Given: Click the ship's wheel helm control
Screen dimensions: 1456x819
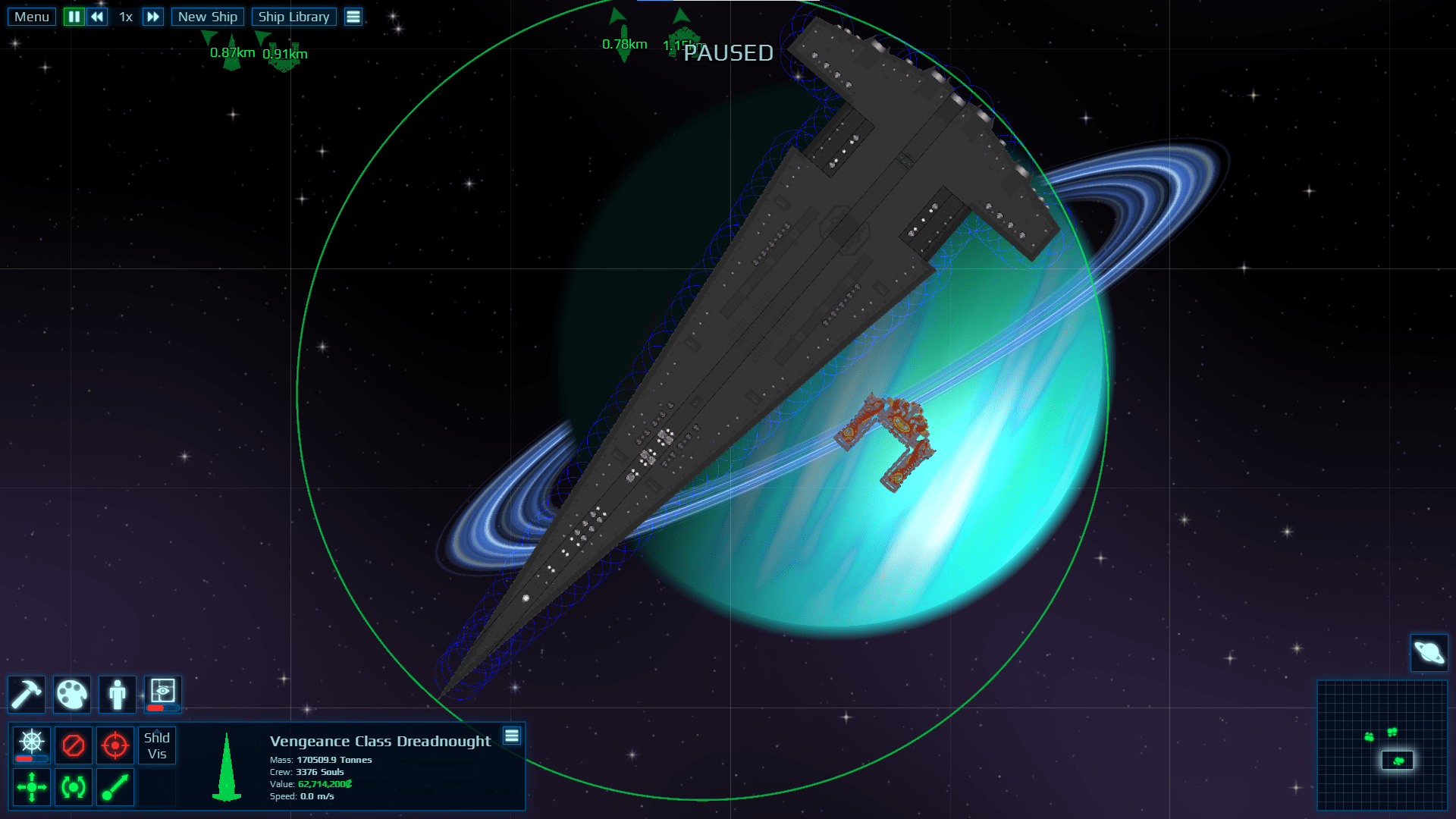Looking at the screenshot, I should pyautogui.click(x=30, y=742).
